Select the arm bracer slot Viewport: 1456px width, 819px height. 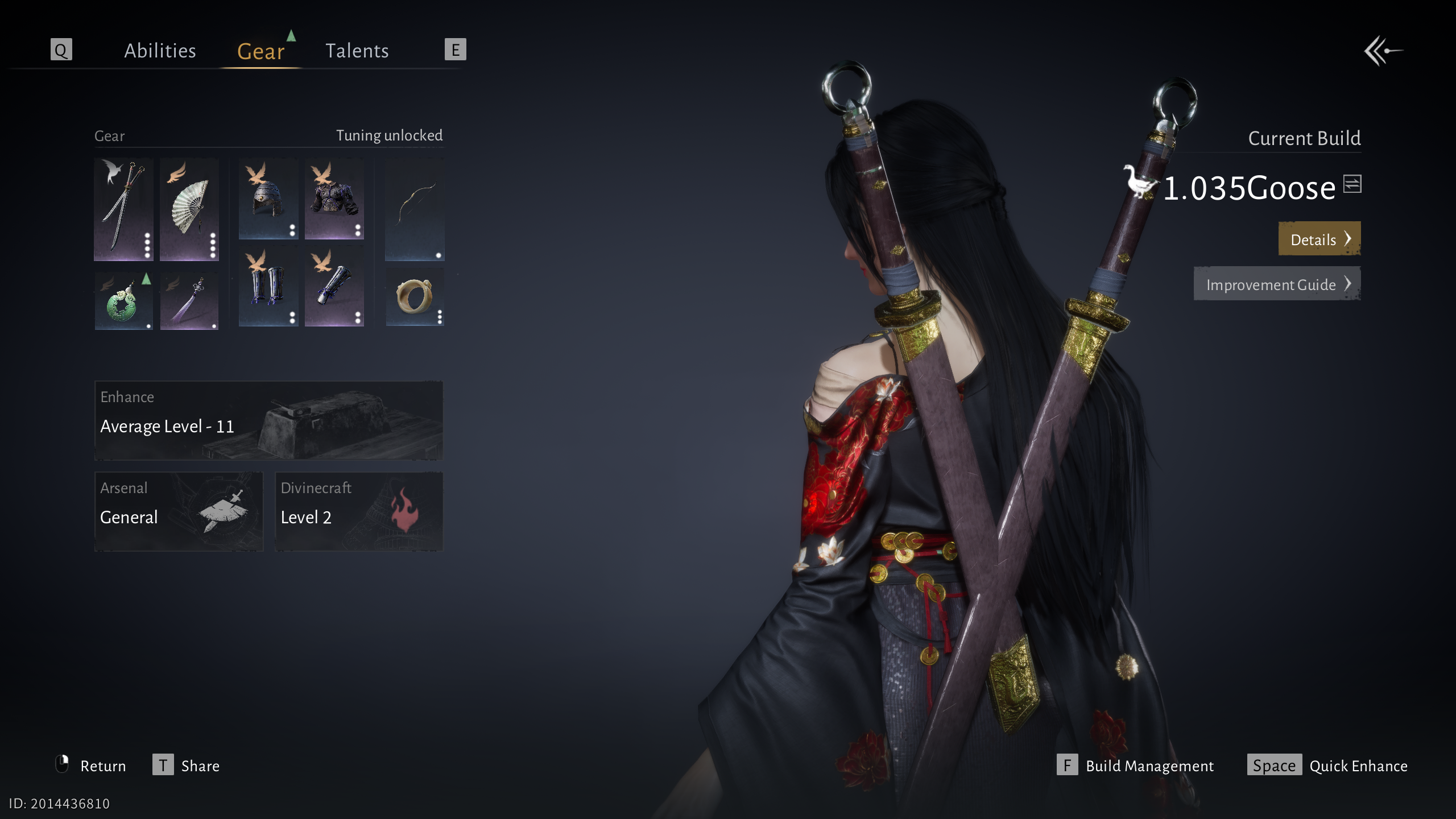334,286
